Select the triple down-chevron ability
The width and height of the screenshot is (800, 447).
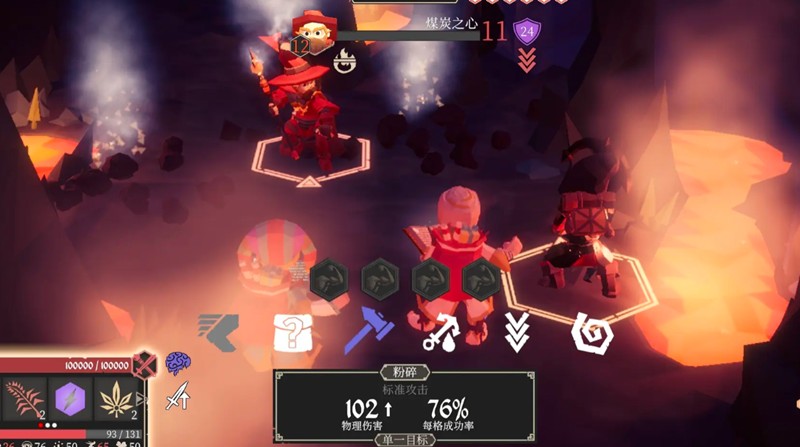[x=516, y=332]
